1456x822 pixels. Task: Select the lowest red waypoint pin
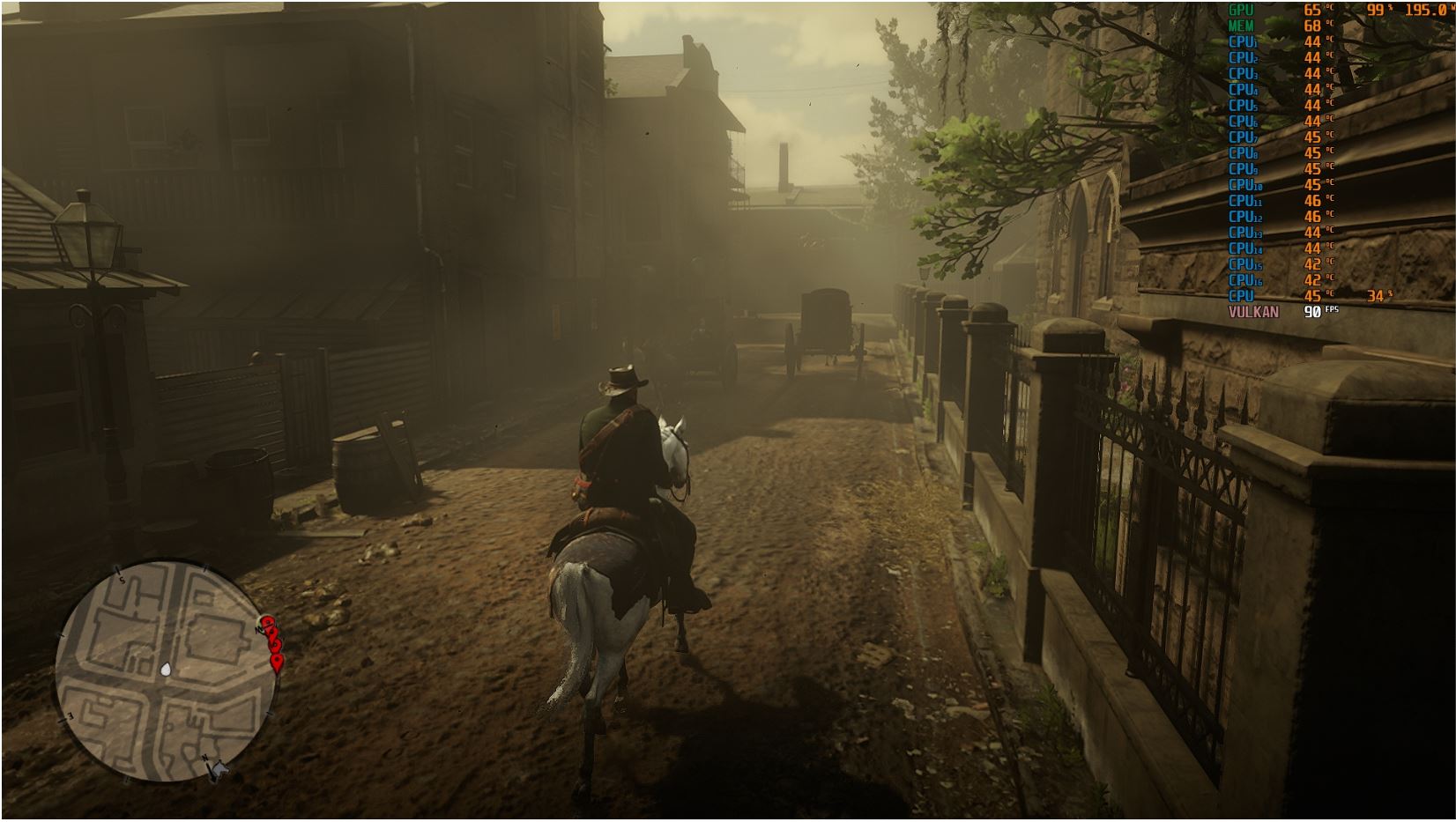279,663
